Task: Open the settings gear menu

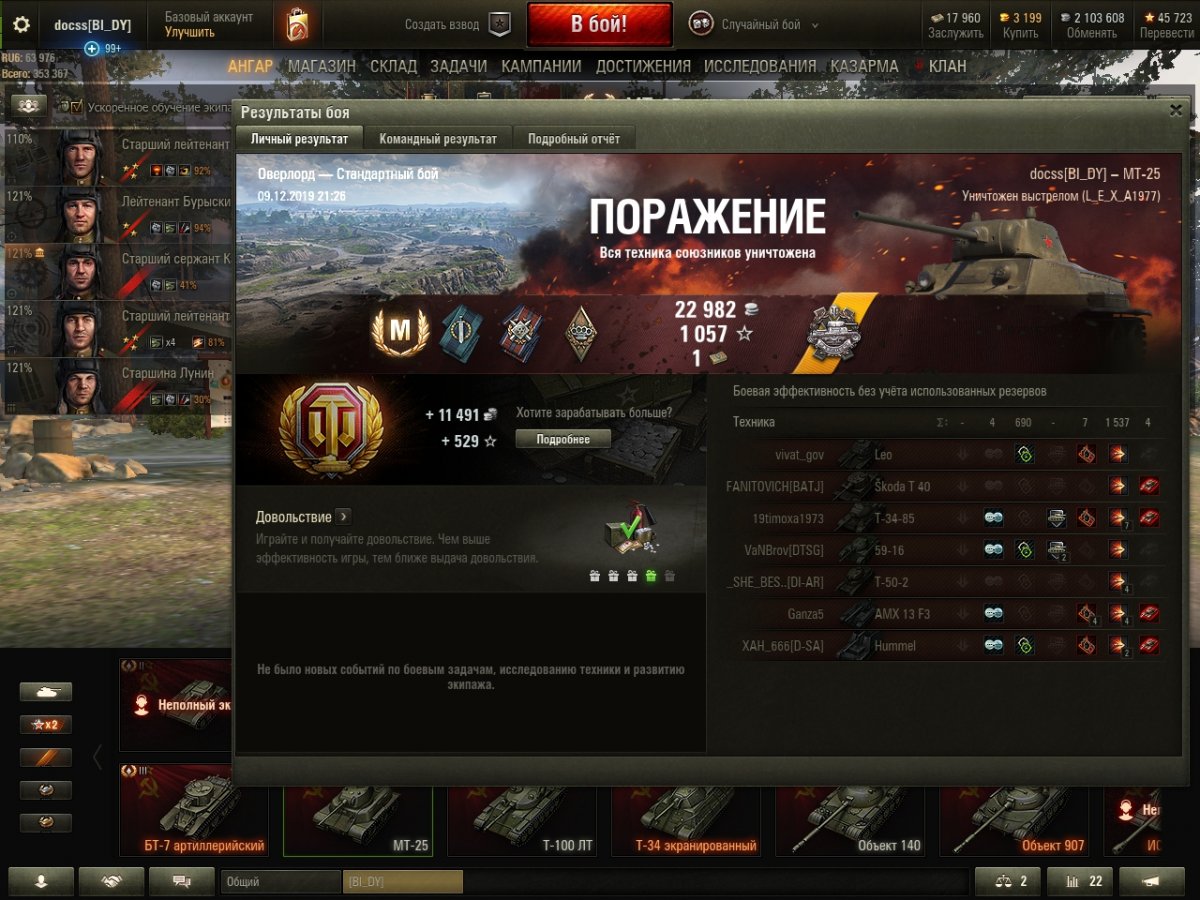Action: (21, 25)
